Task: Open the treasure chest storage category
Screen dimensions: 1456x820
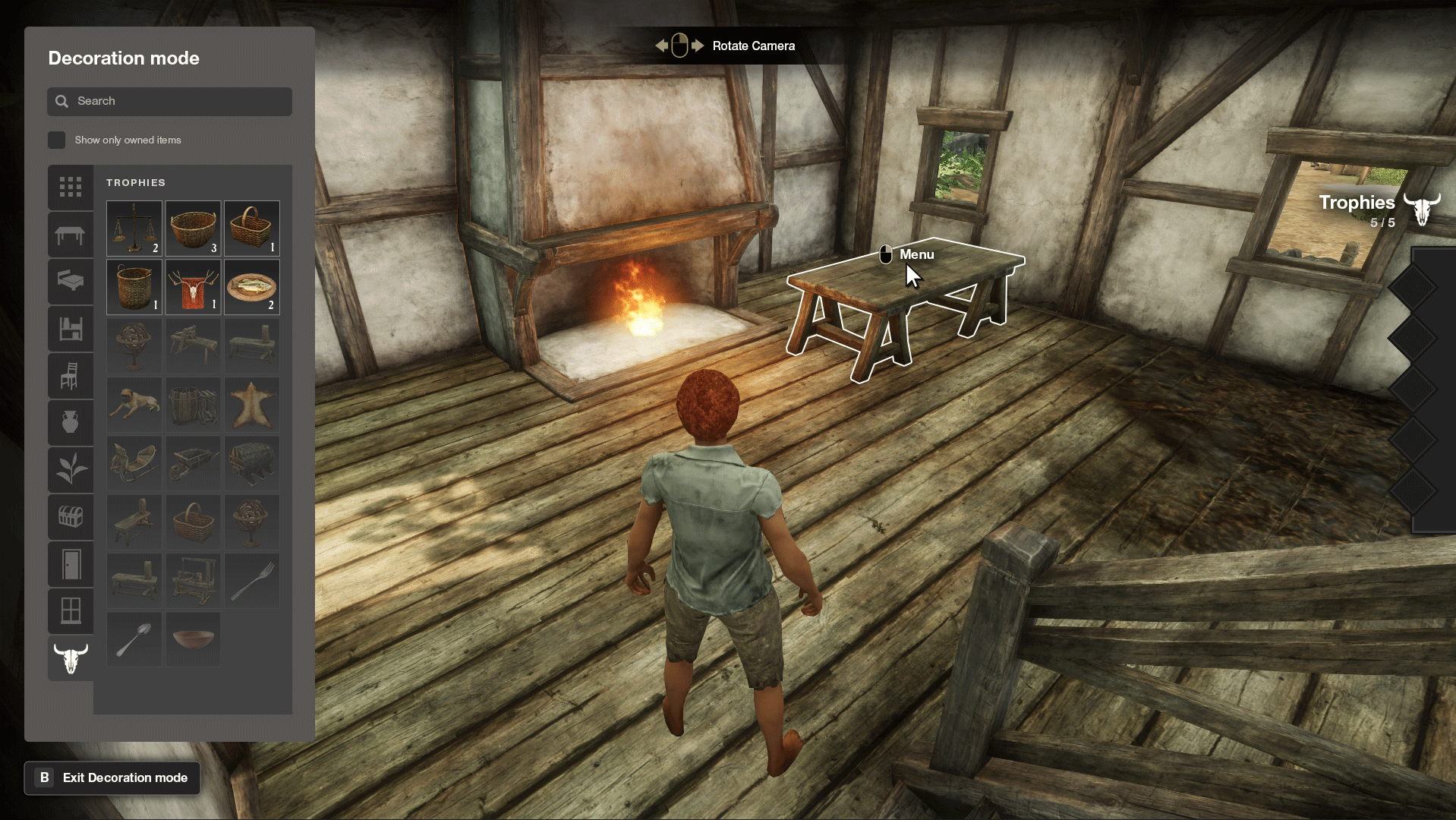Action: tap(71, 517)
